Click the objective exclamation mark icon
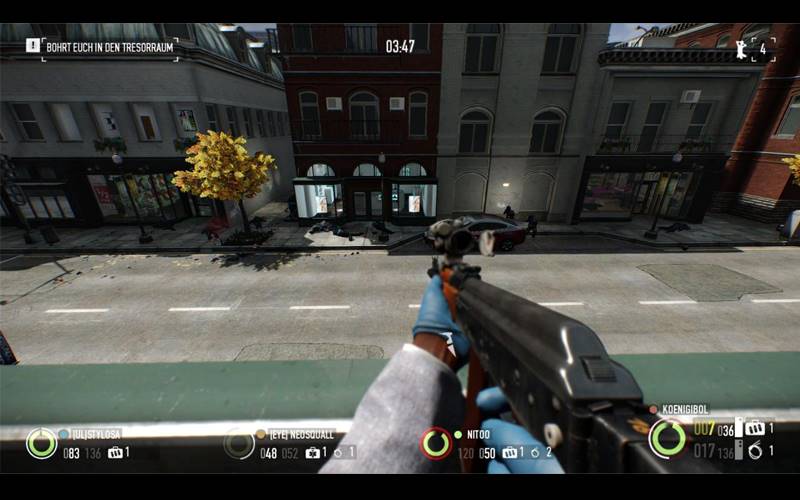 coord(33,46)
